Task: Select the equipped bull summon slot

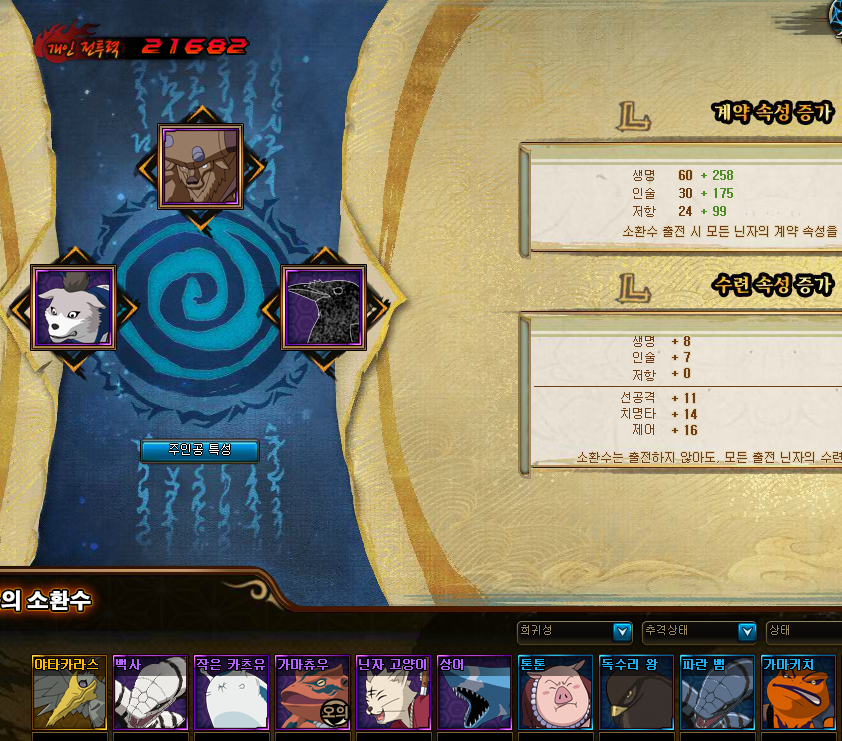Action: (x=201, y=166)
